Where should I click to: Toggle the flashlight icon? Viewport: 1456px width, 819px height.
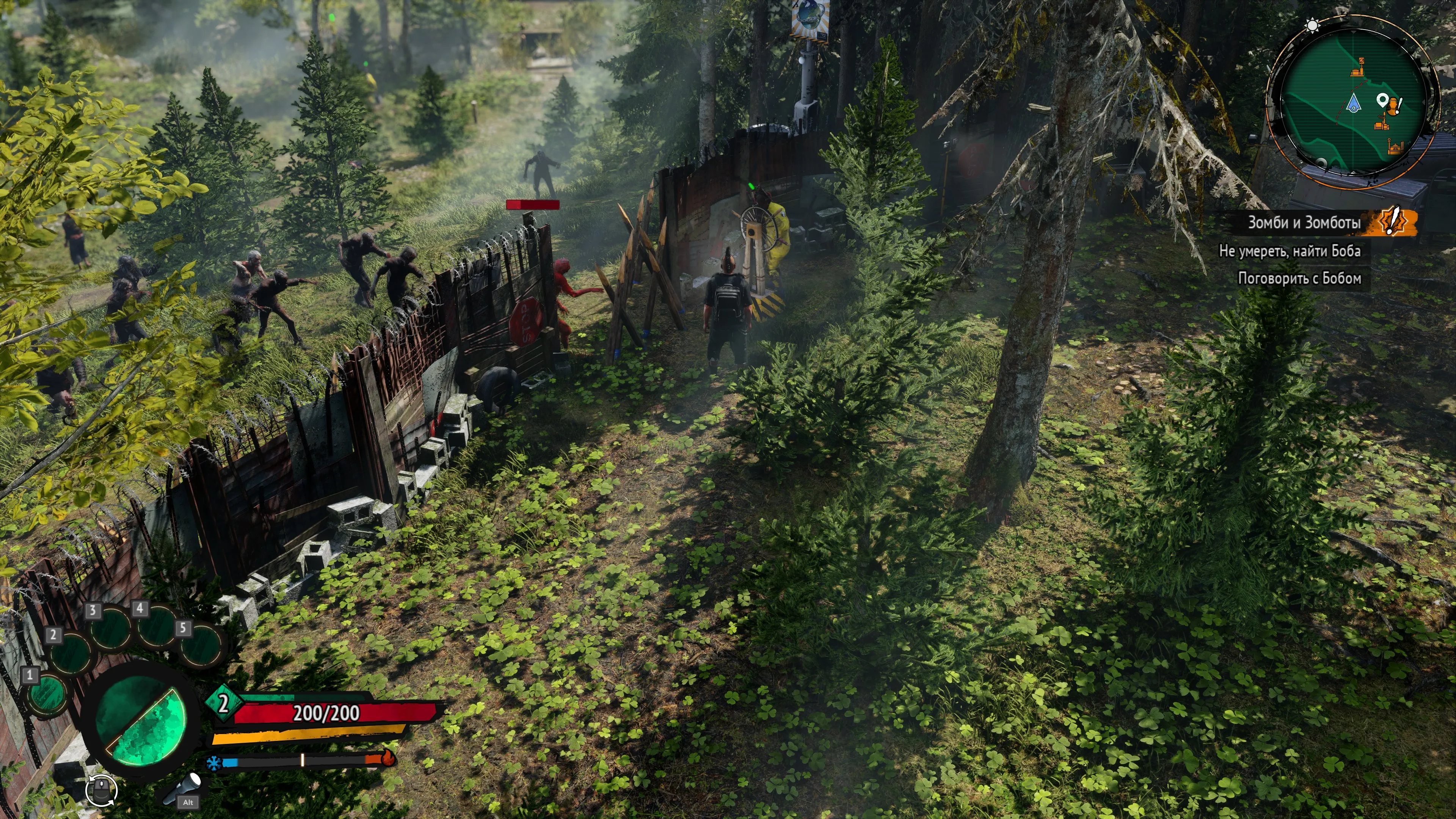click(182, 788)
